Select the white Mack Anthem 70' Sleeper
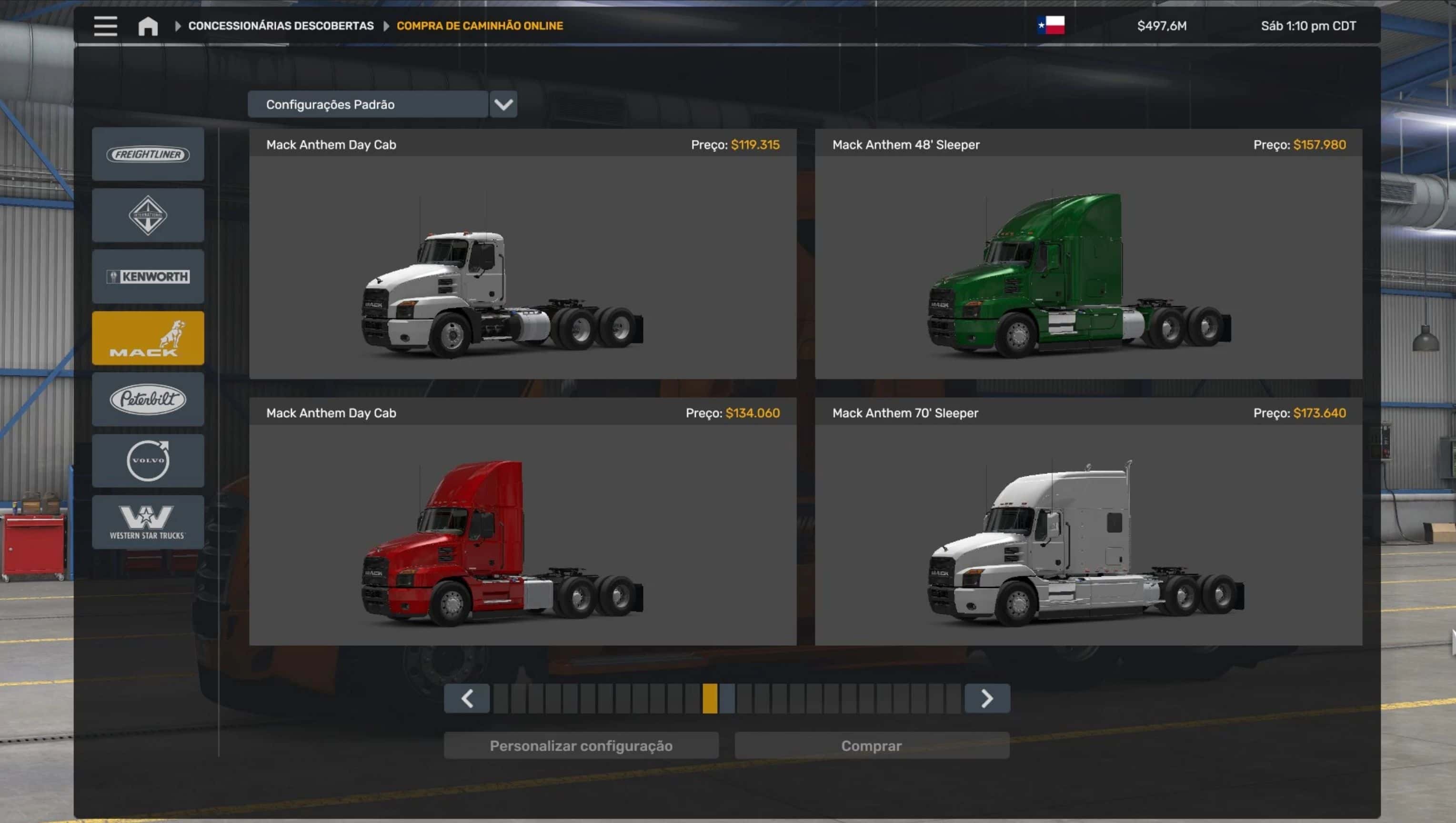 point(1088,535)
